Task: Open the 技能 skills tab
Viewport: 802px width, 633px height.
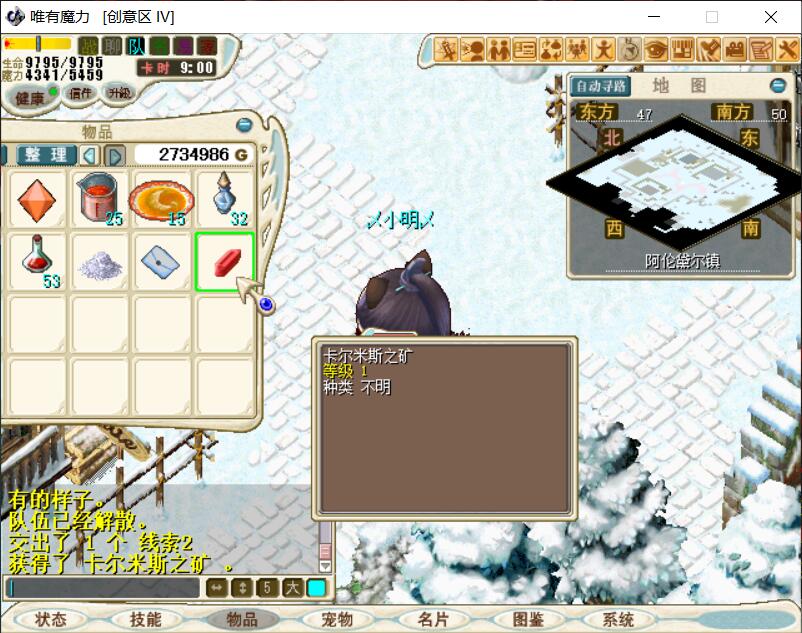Action: (145, 619)
